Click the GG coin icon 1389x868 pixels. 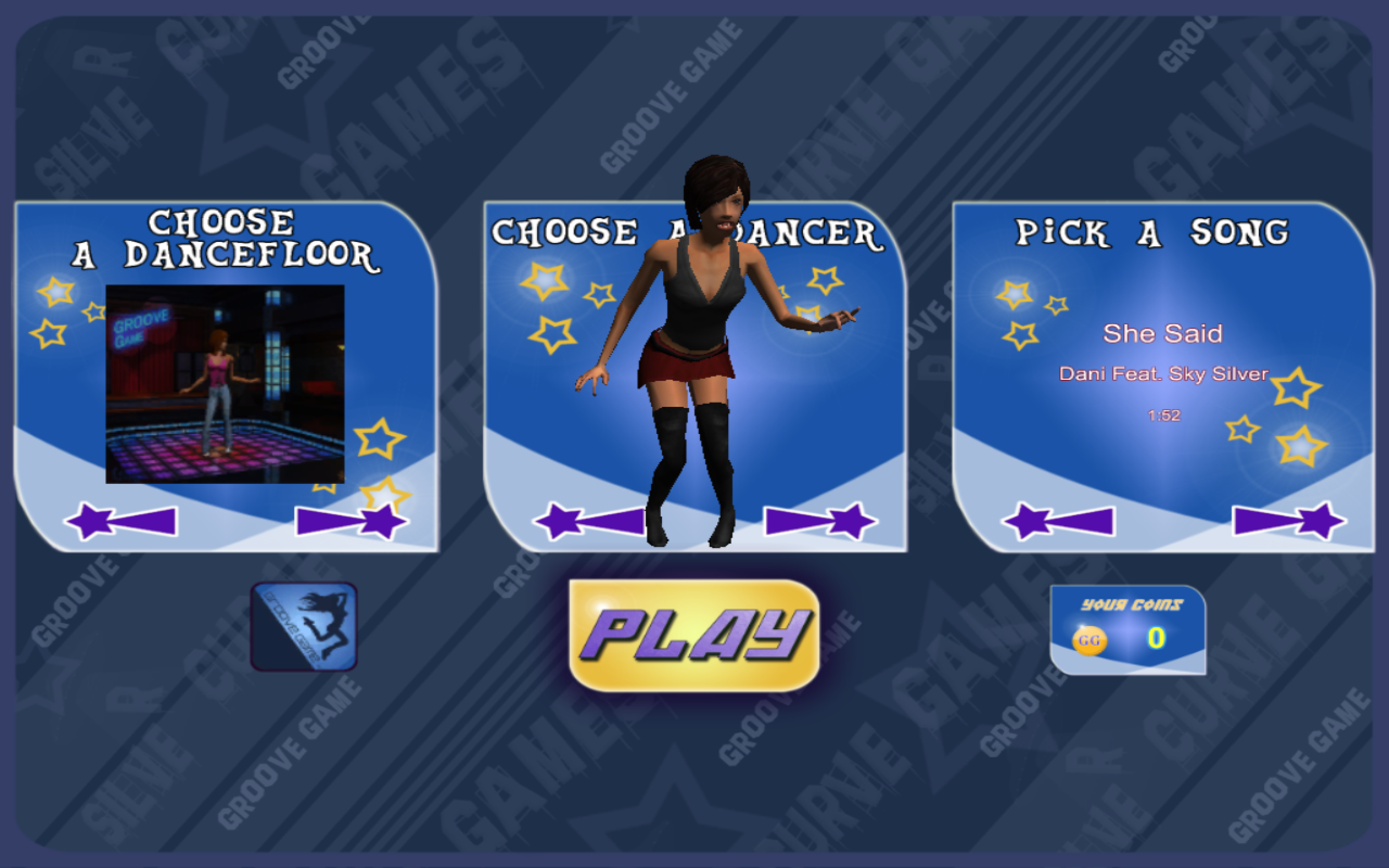1091,639
